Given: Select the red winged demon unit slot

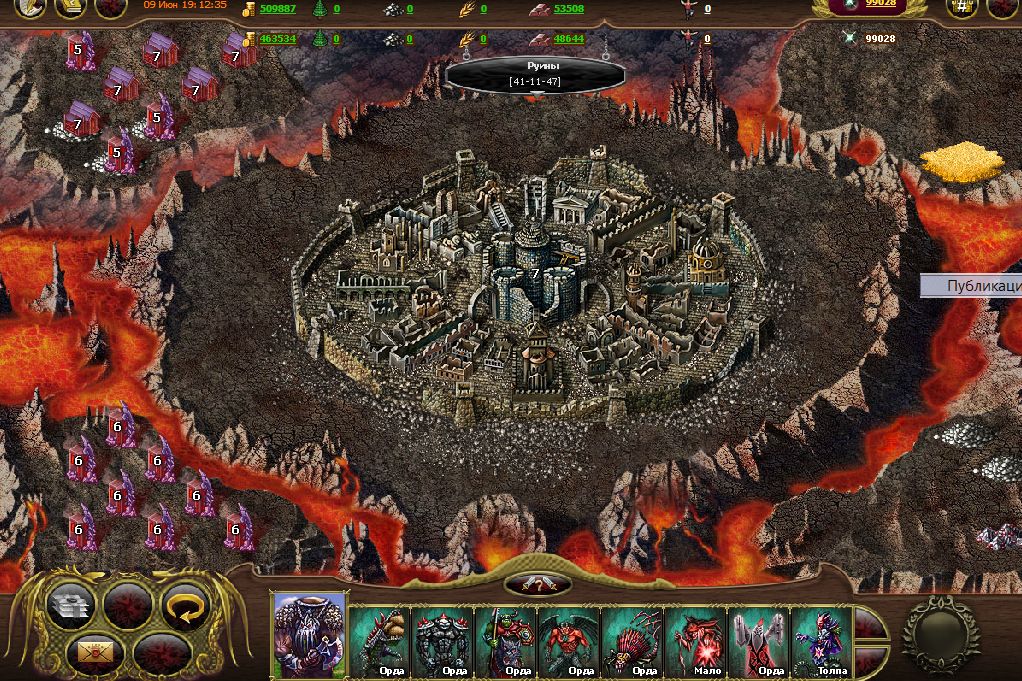Looking at the screenshot, I should click(x=570, y=638).
